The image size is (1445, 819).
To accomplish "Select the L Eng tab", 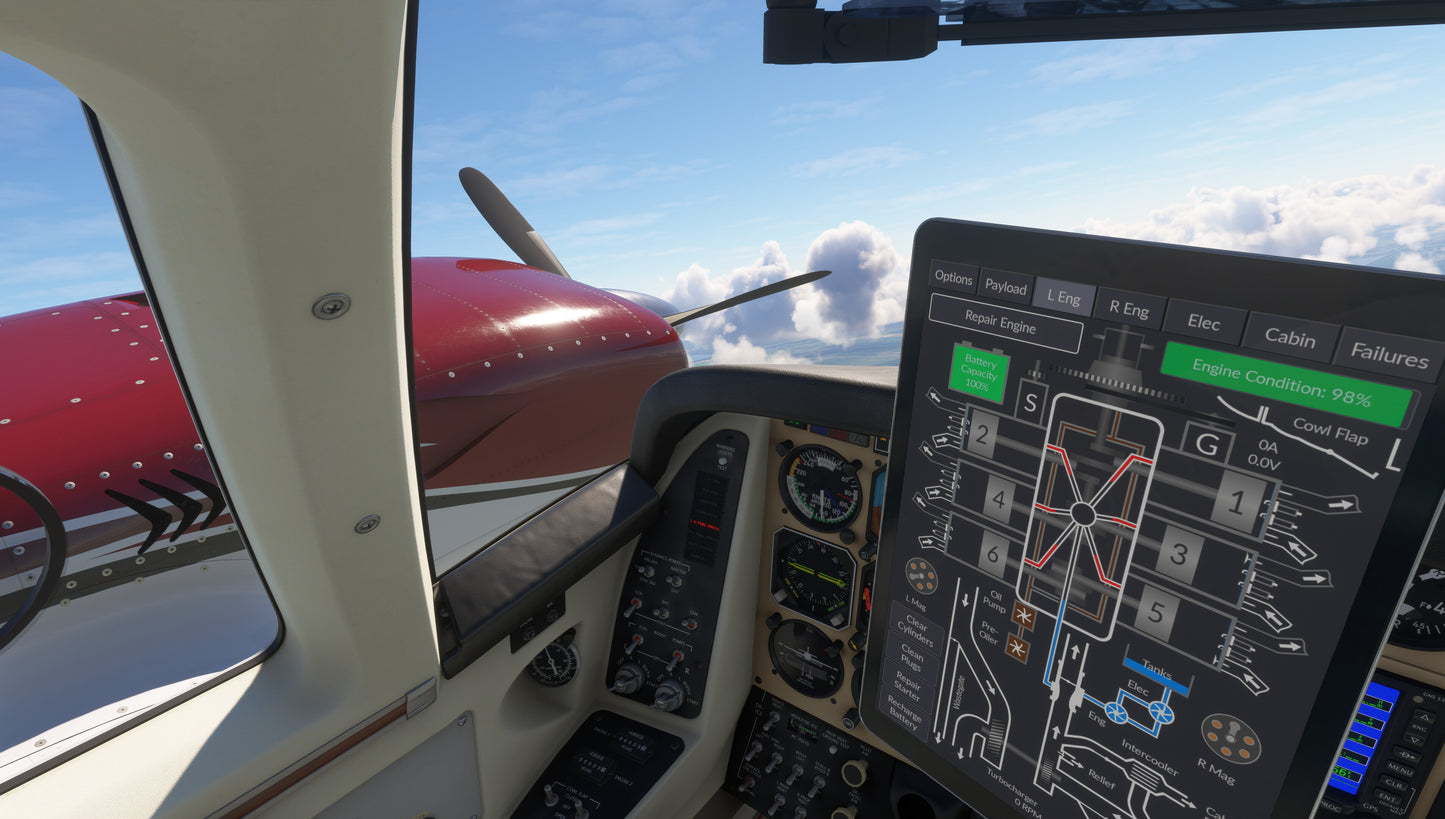I will click(1063, 297).
